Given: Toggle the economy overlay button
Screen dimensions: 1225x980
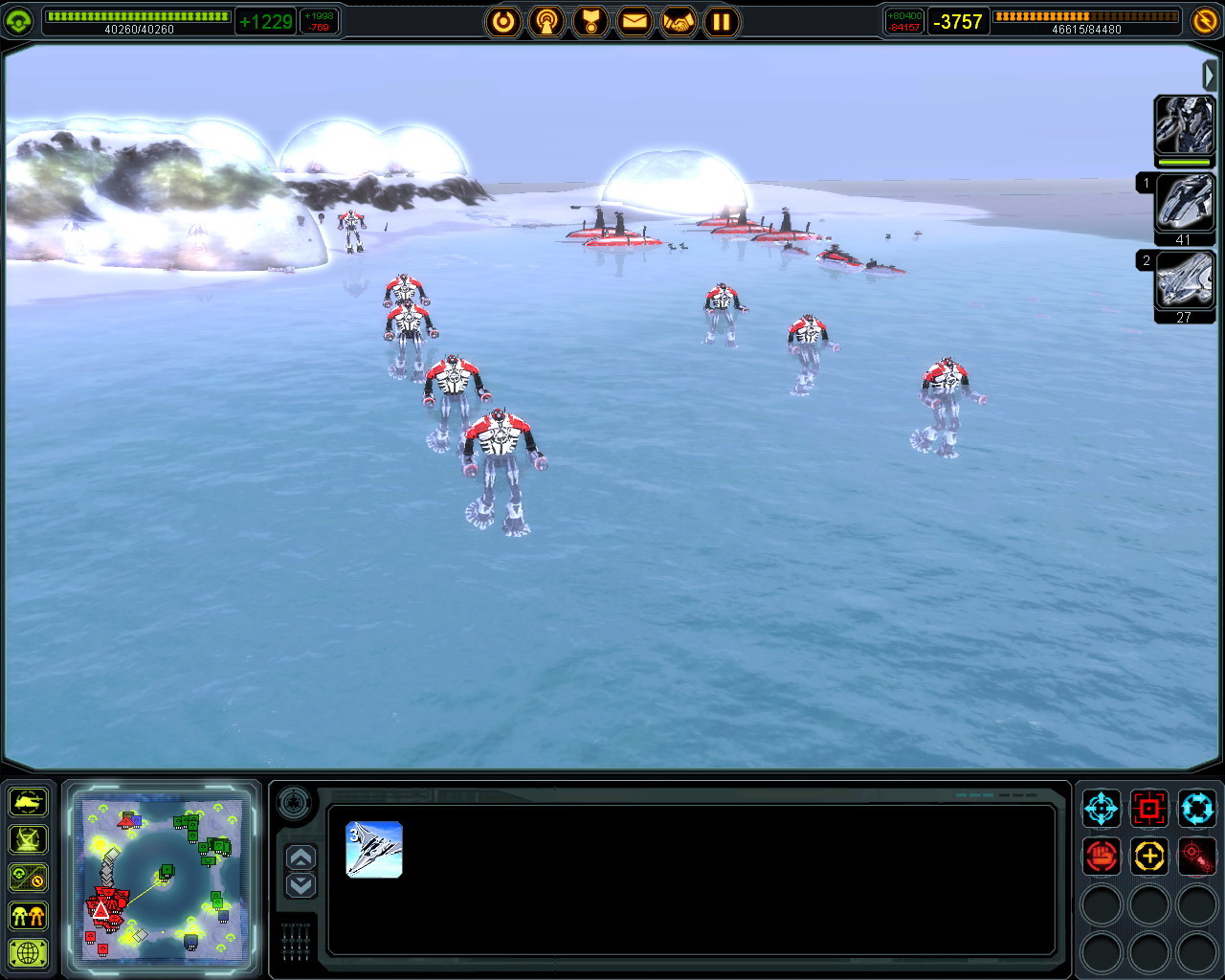Looking at the screenshot, I should 29,877.
